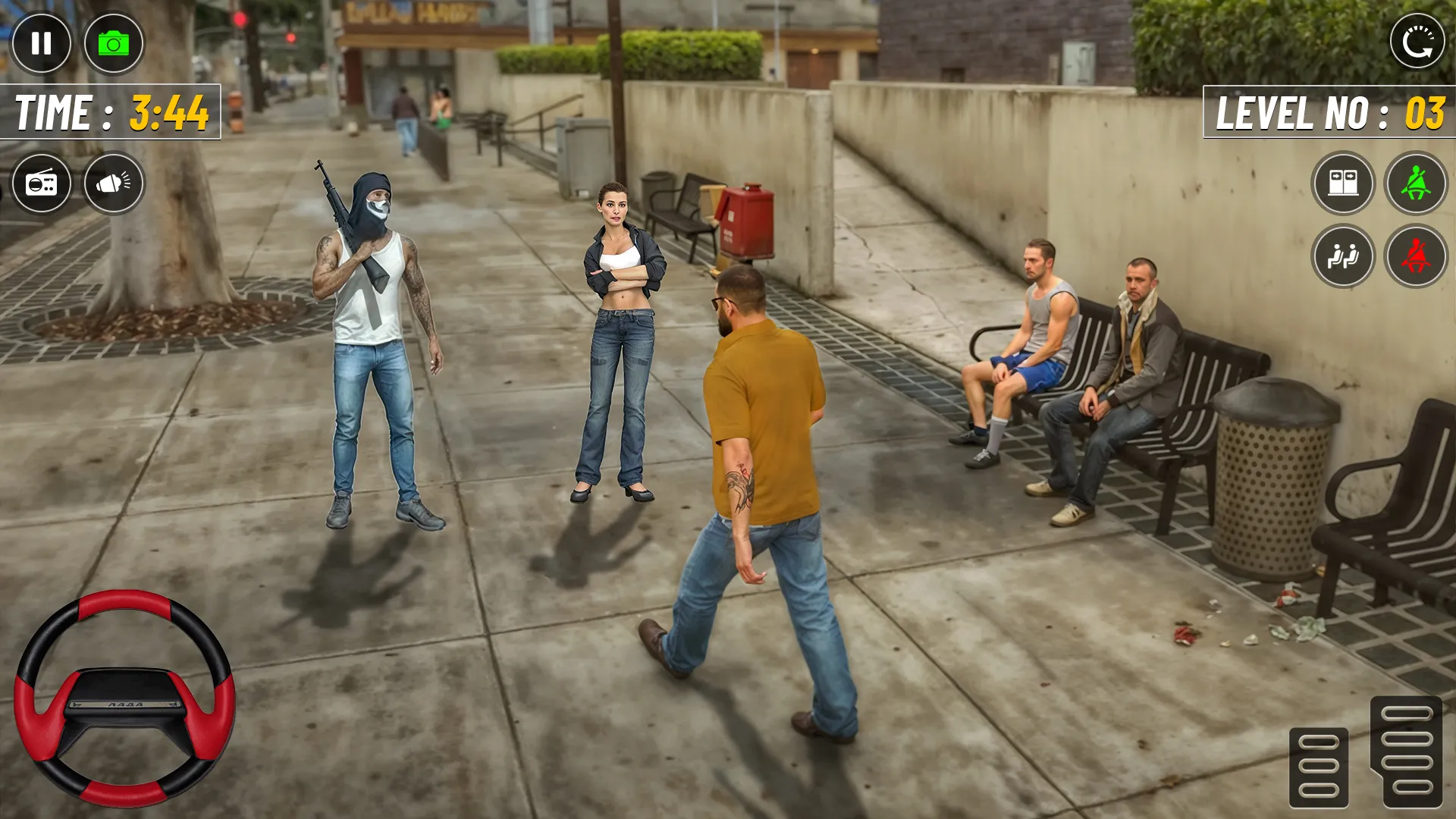Open the TIME : 3:44 display
The width and height of the screenshot is (1456, 819).
coord(108,111)
